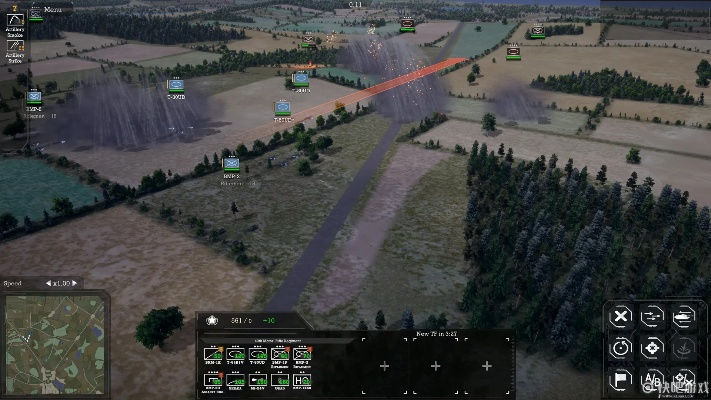The width and height of the screenshot is (711, 400).
Task: Select the first card in the deployment row
Action: tap(213, 354)
